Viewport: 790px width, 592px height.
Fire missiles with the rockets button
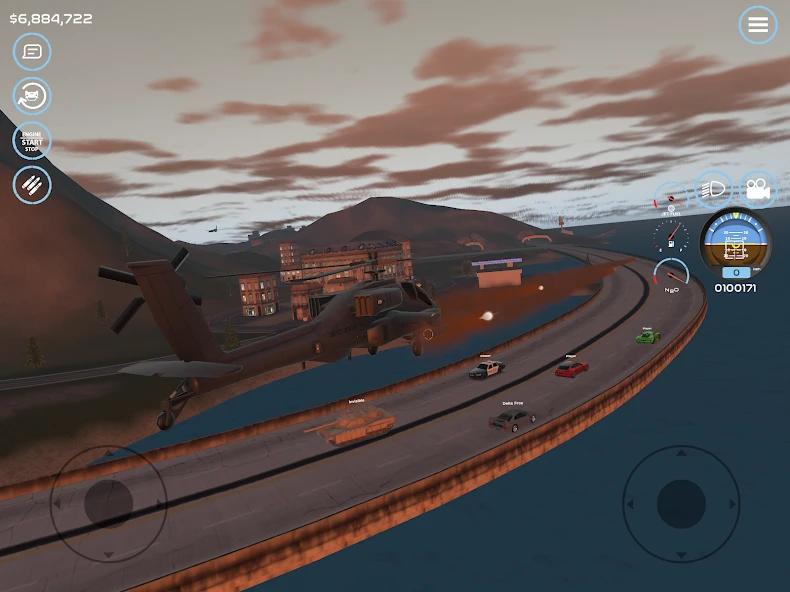coord(32,185)
